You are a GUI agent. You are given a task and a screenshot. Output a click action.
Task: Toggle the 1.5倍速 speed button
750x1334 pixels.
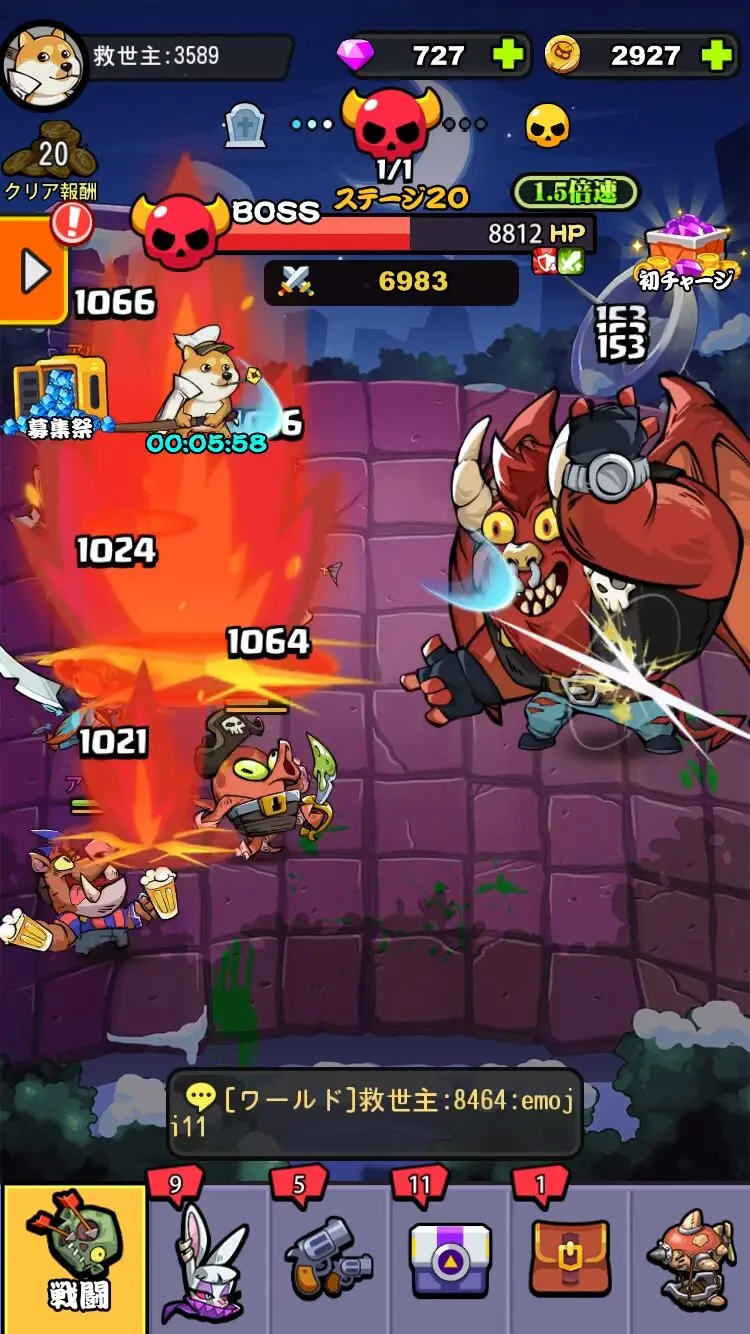point(574,192)
